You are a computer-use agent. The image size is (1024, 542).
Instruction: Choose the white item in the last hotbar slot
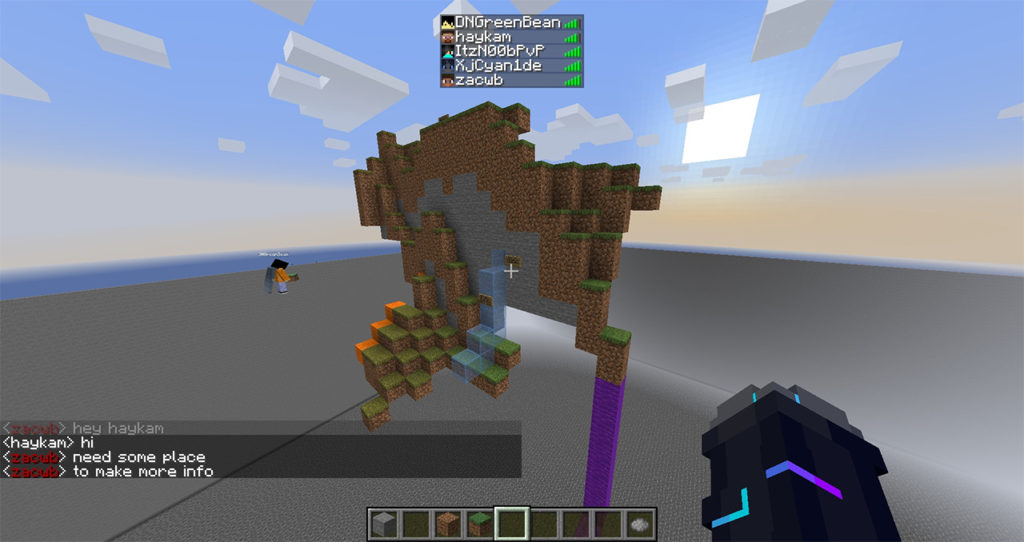[641, 522]
